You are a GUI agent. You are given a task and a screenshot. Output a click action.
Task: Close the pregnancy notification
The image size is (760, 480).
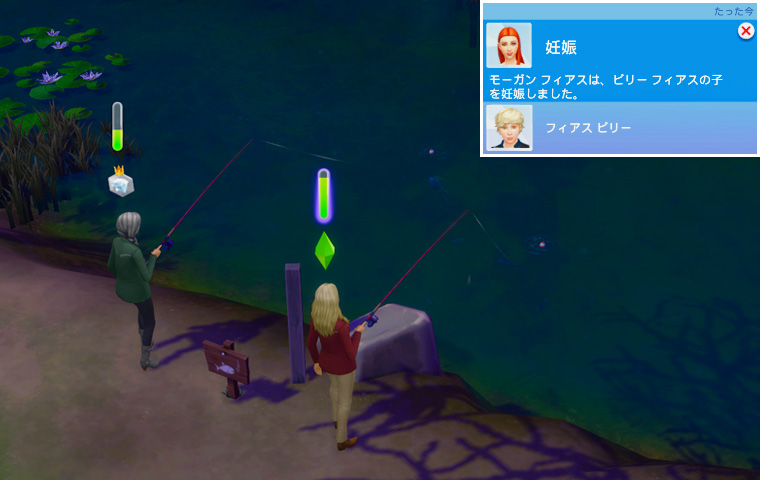coord(746,31)
